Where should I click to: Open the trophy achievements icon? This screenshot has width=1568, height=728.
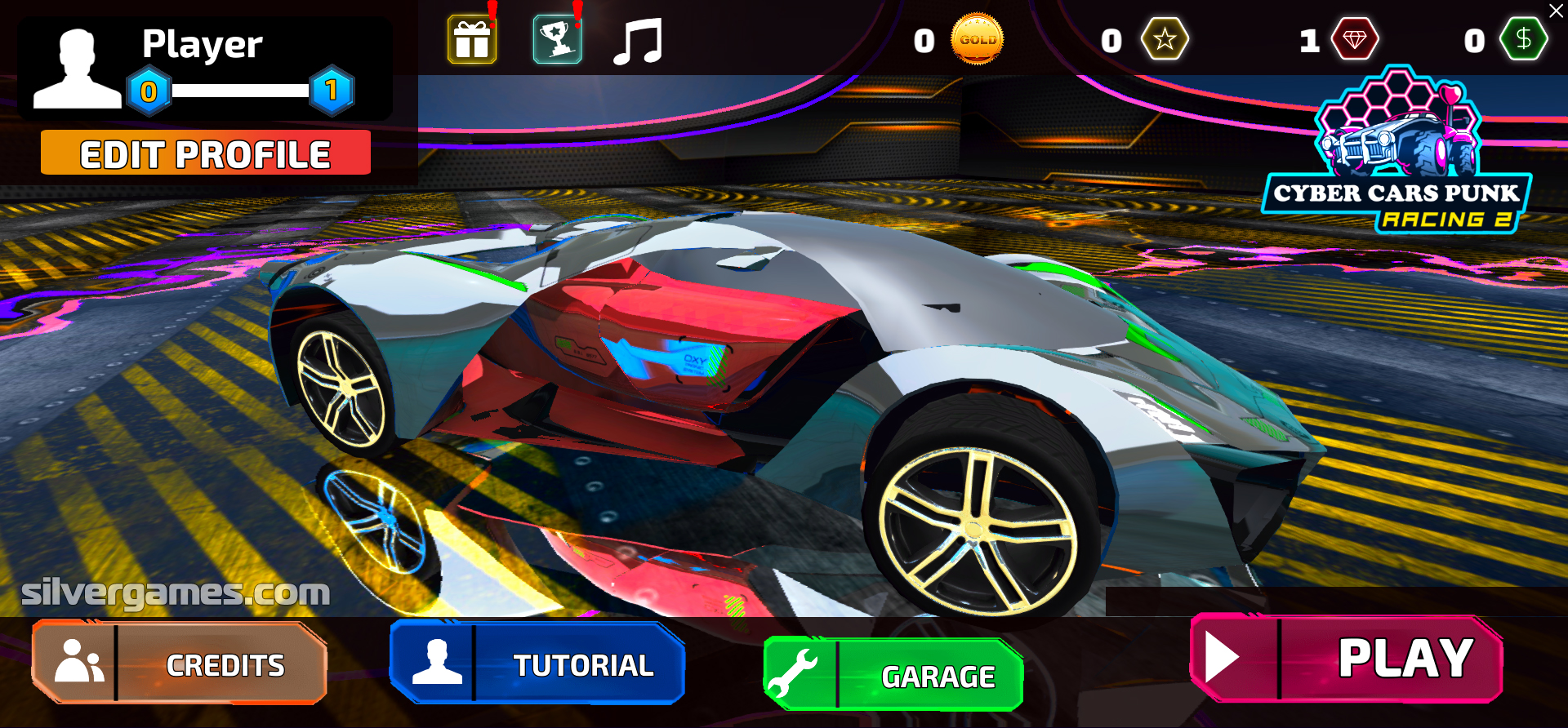[x=557, y=39]
